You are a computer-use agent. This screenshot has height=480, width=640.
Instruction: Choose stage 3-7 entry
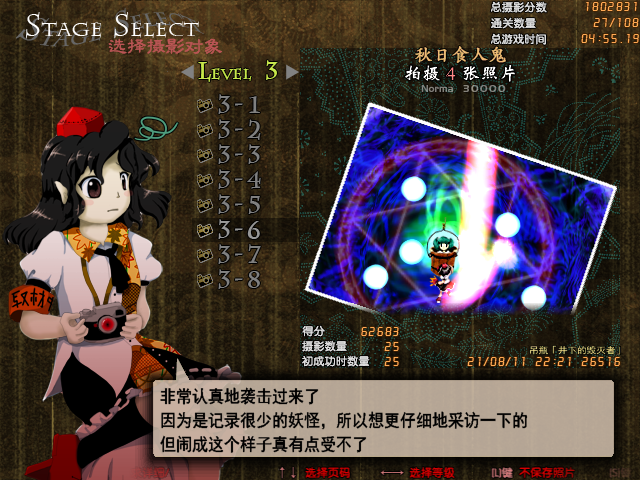(x=237, y=255)
